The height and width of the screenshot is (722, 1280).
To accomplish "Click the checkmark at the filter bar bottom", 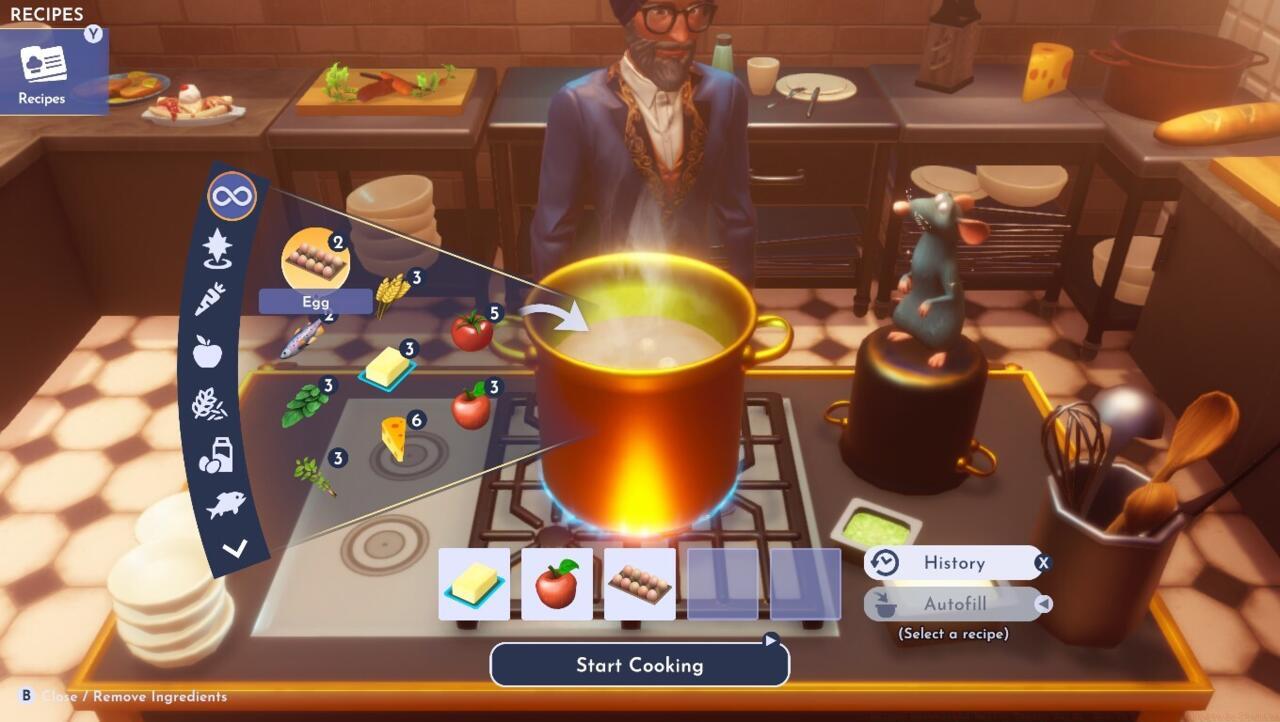I will pos(235,548).
